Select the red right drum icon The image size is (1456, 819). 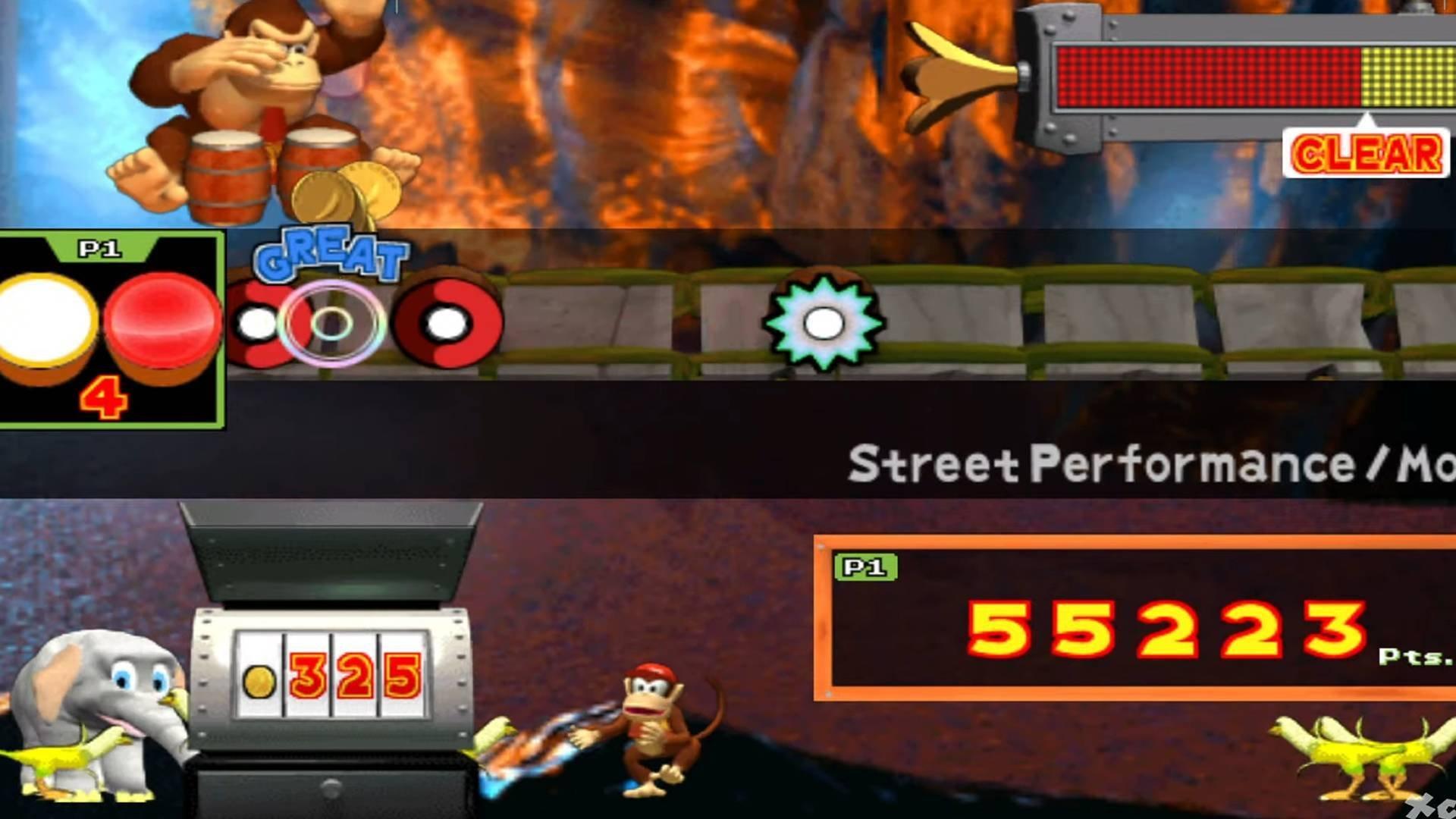click(x=159, y=318)
